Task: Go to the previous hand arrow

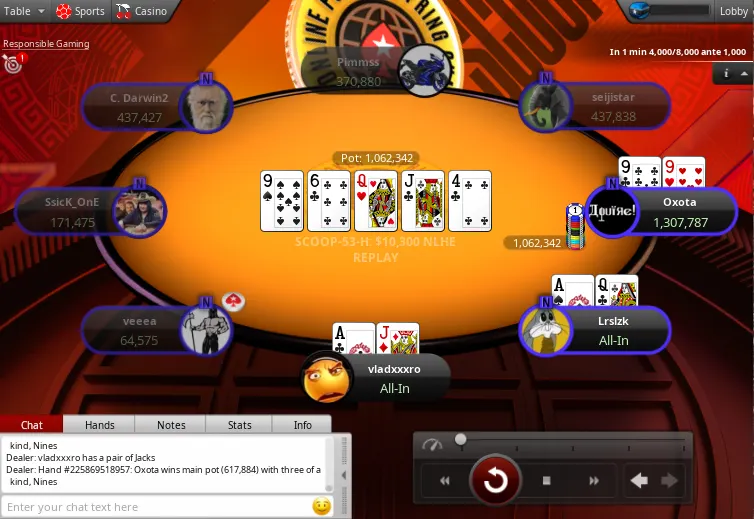Action: (x=639, y=481)
